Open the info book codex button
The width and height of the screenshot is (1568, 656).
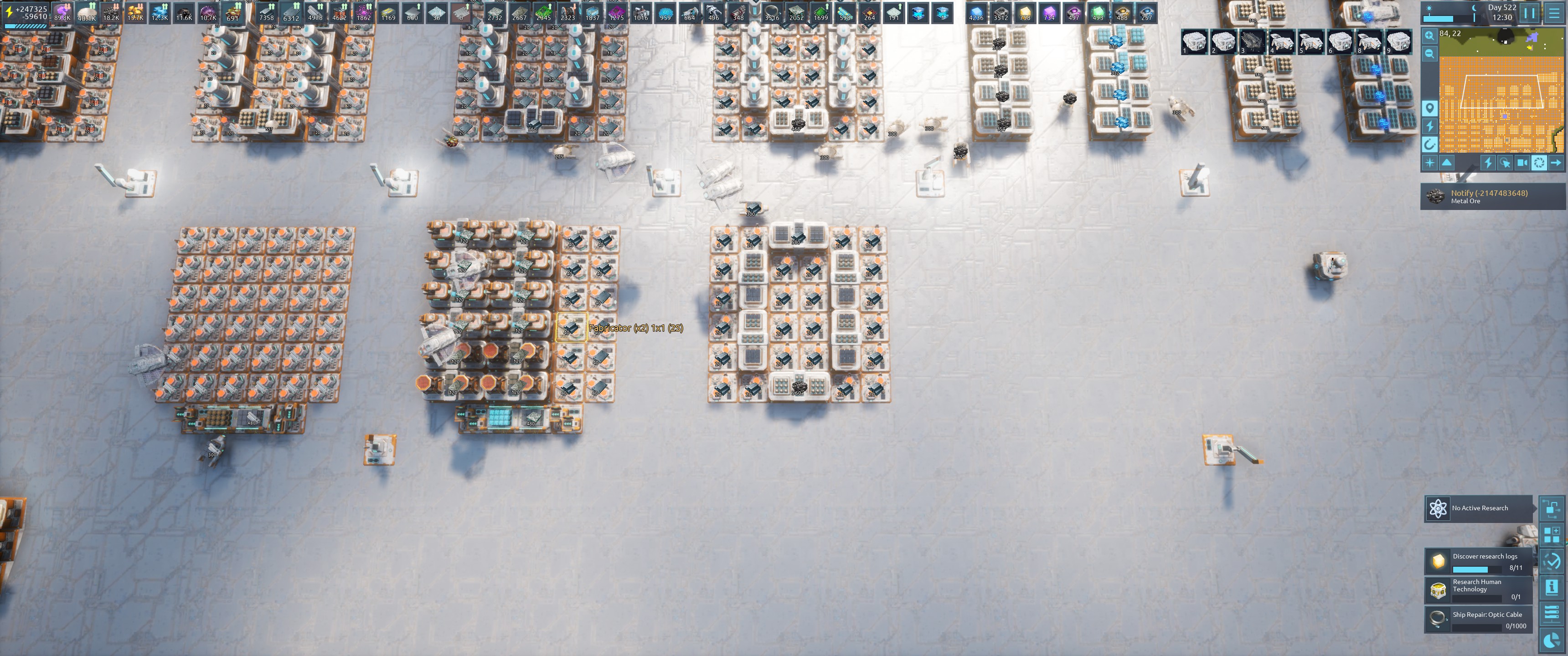[1552, 587]
